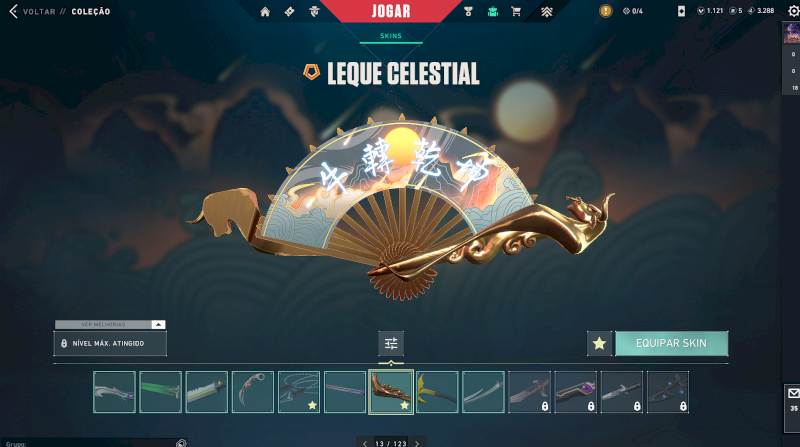
Task: Go to next skins page arrow
Action: coord(417,442)
